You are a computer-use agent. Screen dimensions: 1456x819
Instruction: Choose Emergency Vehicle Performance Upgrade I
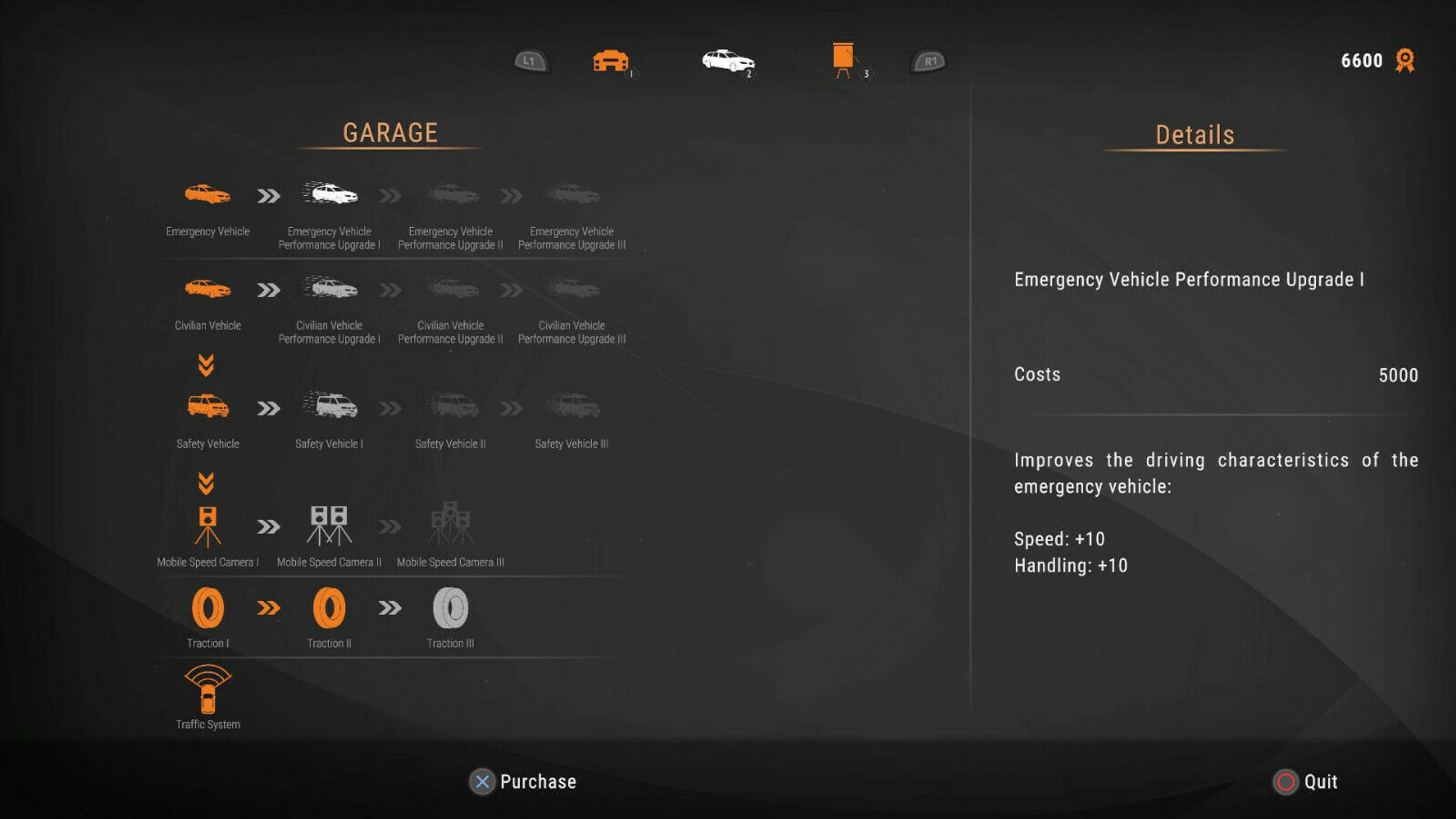(330, 194)
